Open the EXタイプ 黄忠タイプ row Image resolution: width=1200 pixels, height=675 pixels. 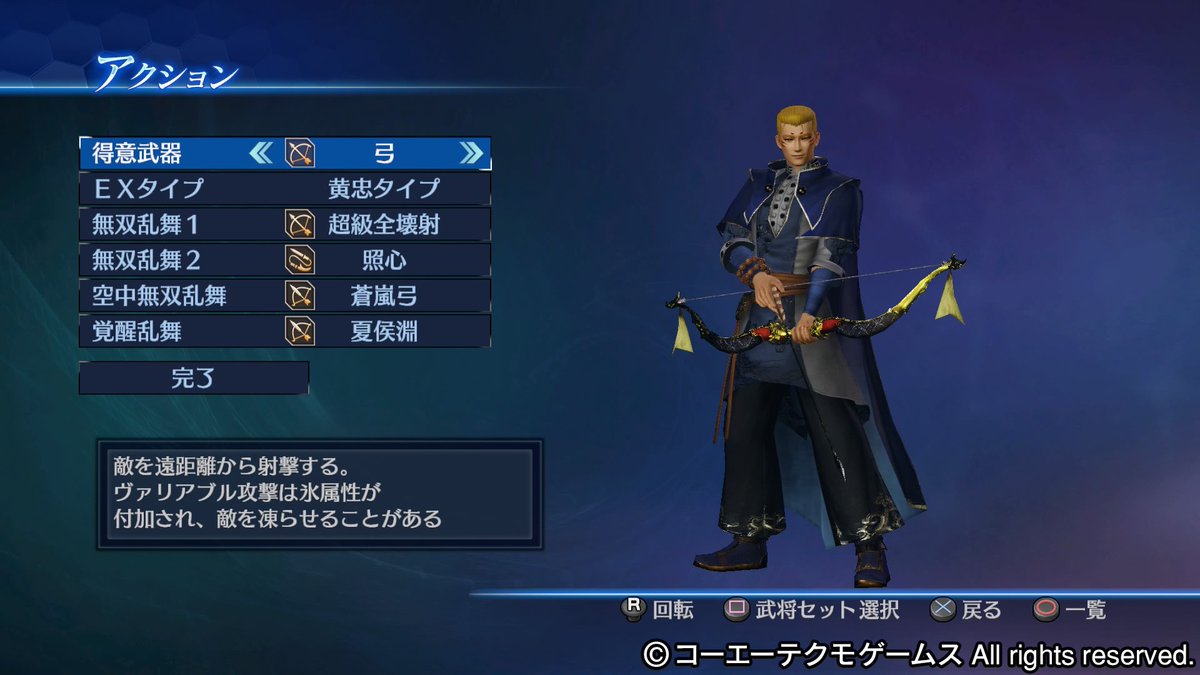pos(284,189)
